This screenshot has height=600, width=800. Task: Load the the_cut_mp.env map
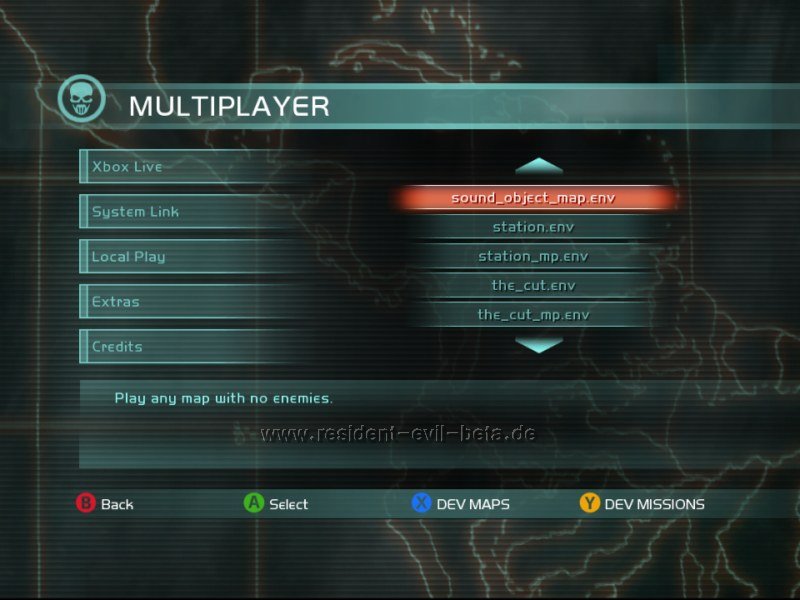tap(533, 314)
